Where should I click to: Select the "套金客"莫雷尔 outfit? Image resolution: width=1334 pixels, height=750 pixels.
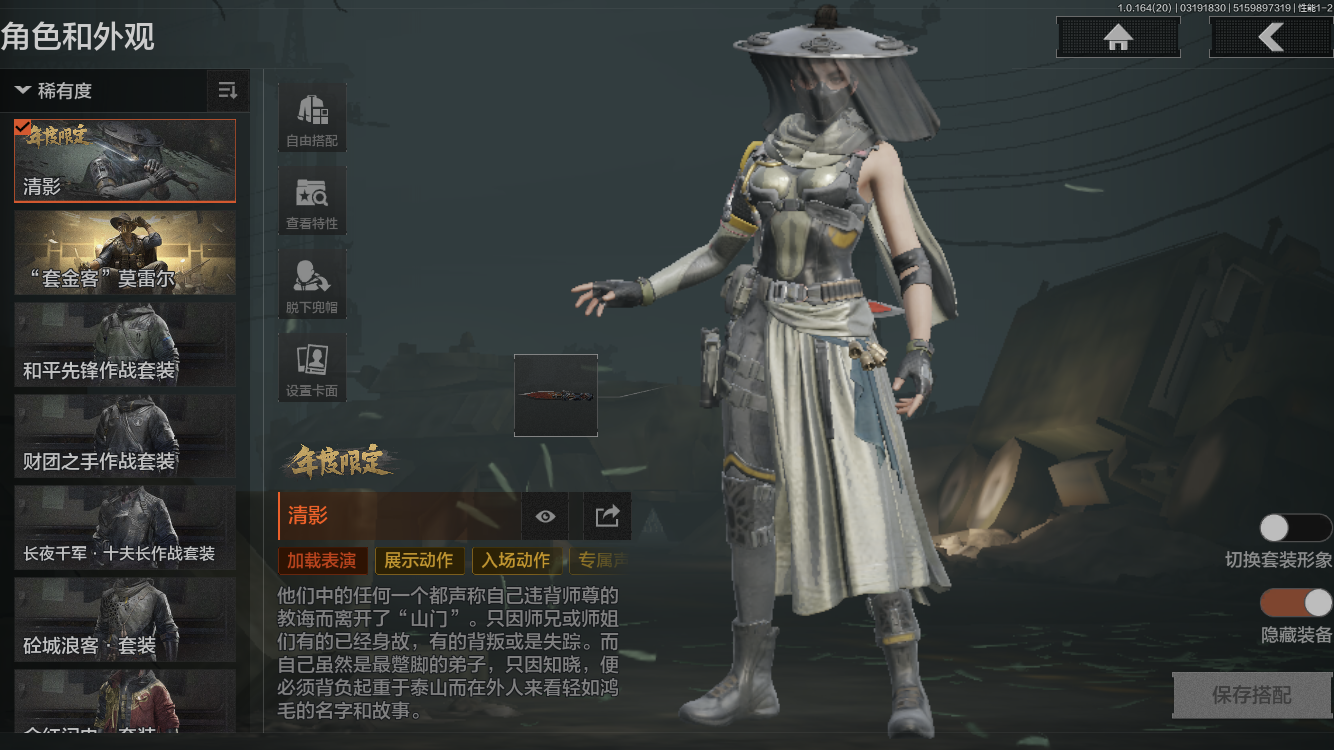[124, 251]
